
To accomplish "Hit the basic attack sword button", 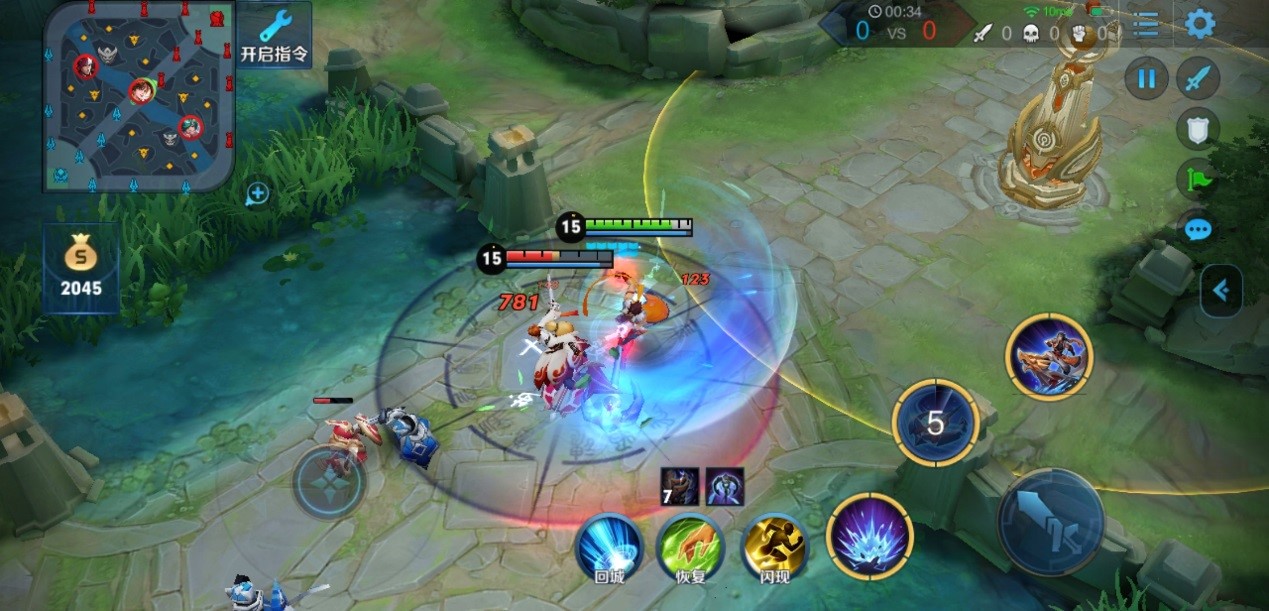I will click(1050, 521).
